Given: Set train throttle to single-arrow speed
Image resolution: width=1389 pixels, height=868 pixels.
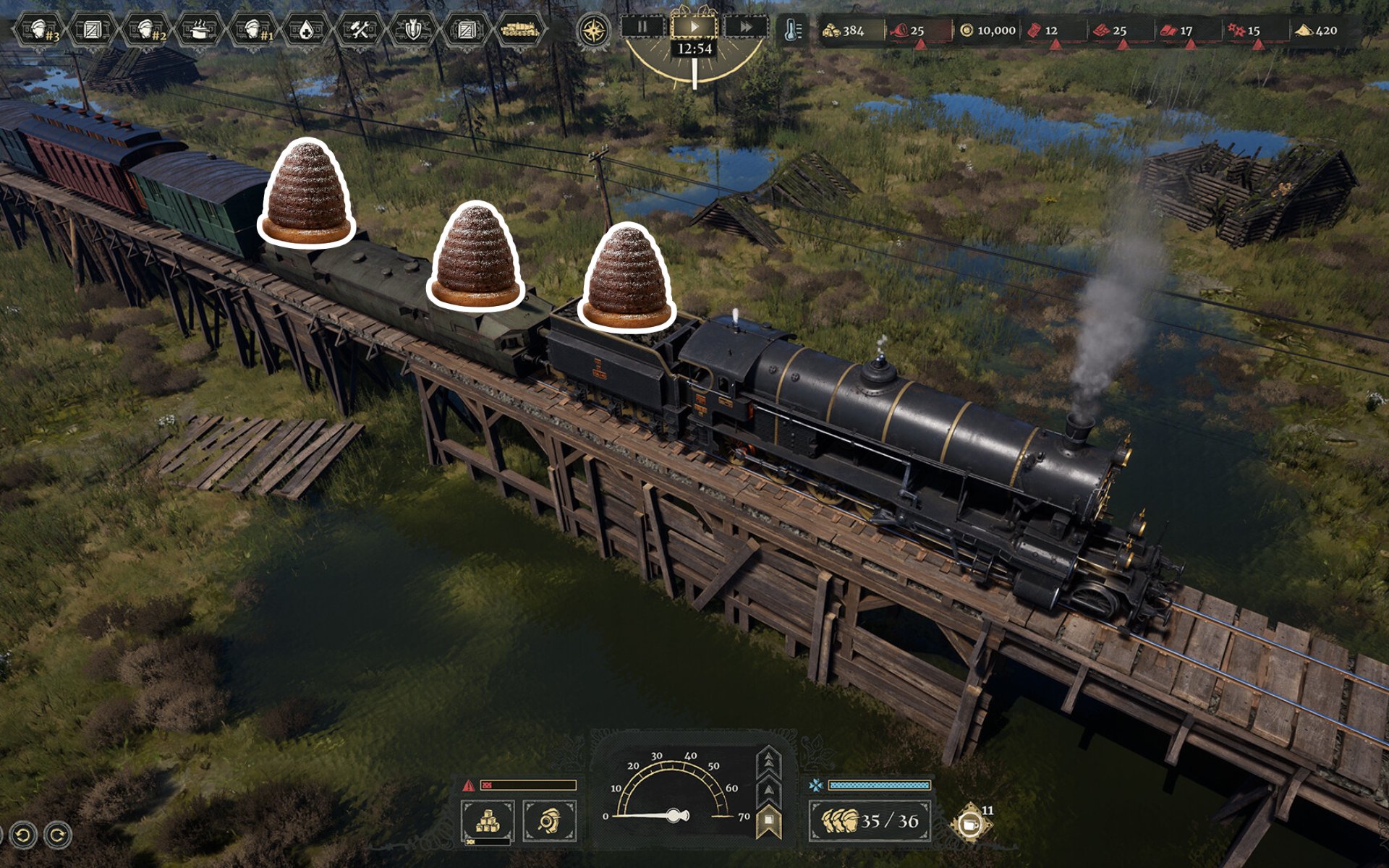Looking at the screenshot, I should point(768,790).
